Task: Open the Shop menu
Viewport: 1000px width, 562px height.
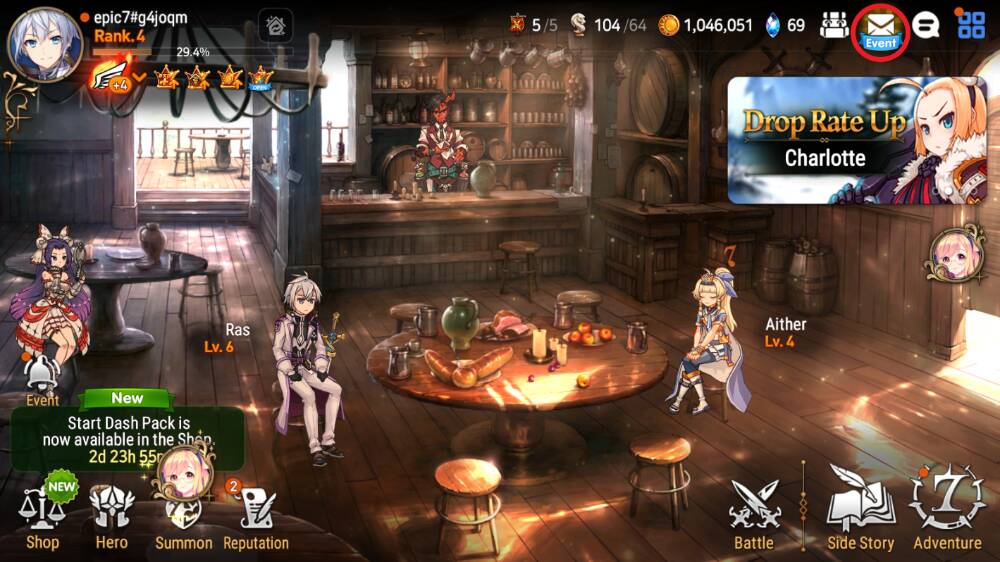Action: (42, 517)
